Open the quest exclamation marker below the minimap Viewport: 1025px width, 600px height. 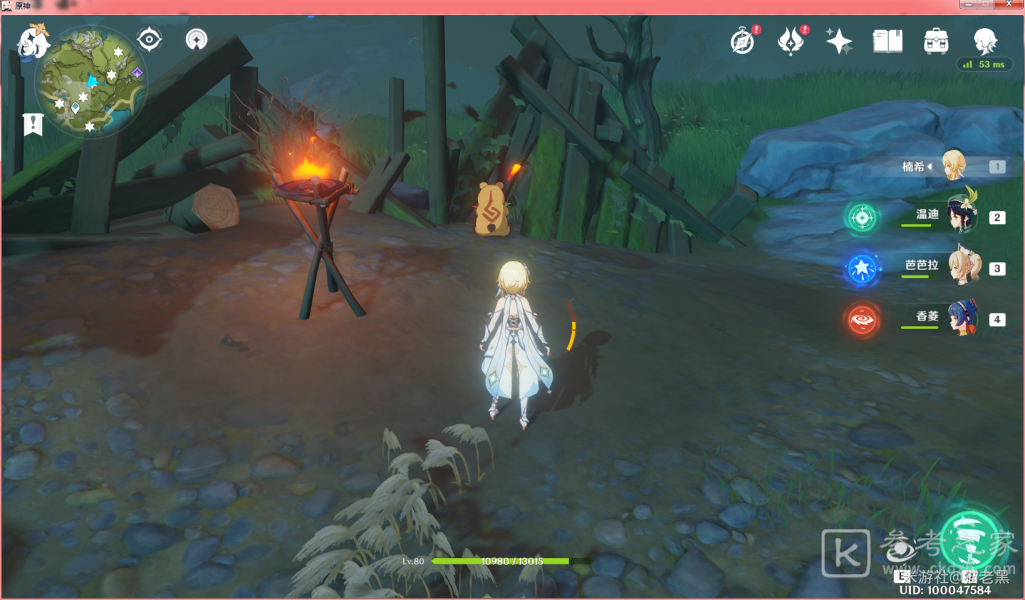33,124
